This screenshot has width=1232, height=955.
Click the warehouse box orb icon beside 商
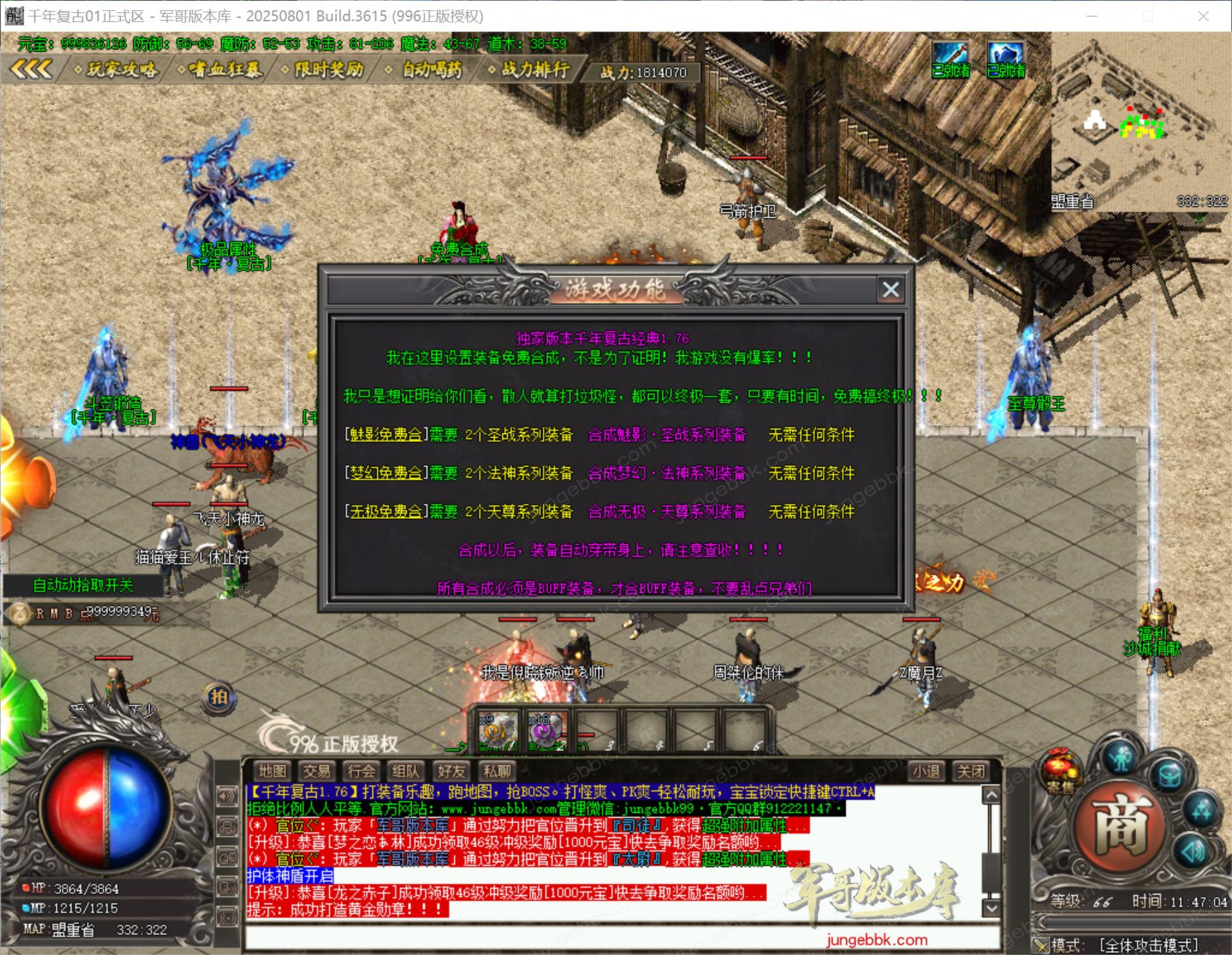pos(1168,774)
